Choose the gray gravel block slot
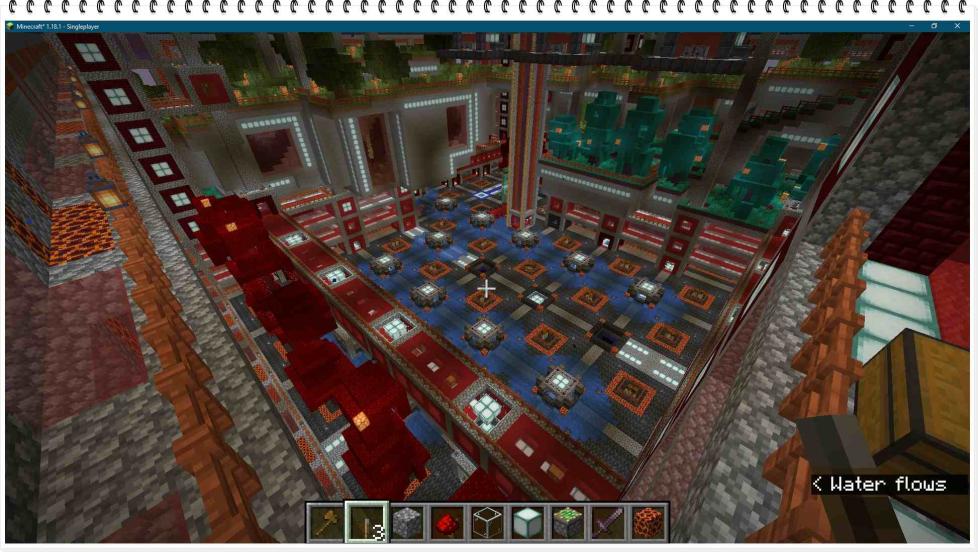The height and width of the screenshot is (552, 978). (x=407, y=521)
